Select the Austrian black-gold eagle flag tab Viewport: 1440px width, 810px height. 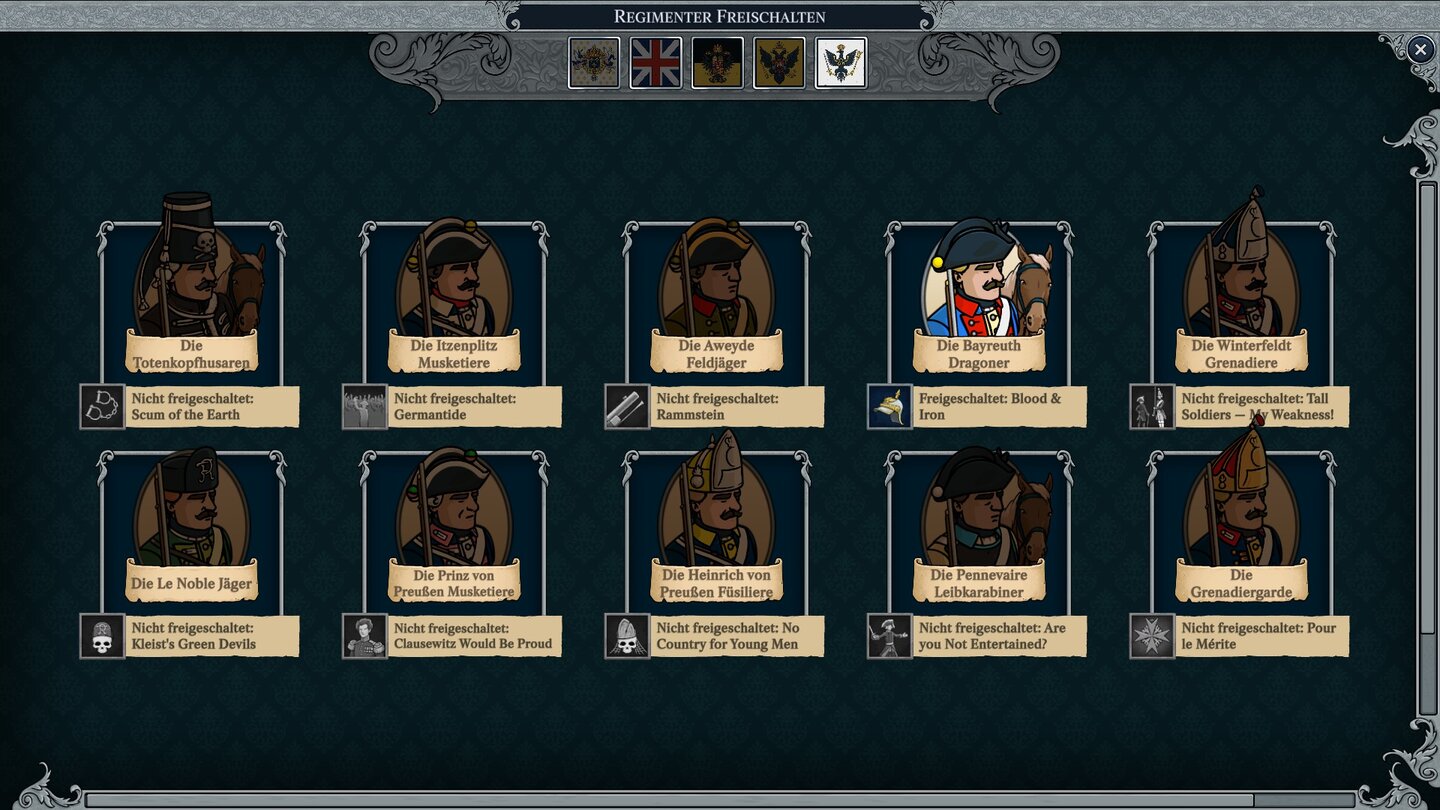[717, 60]
